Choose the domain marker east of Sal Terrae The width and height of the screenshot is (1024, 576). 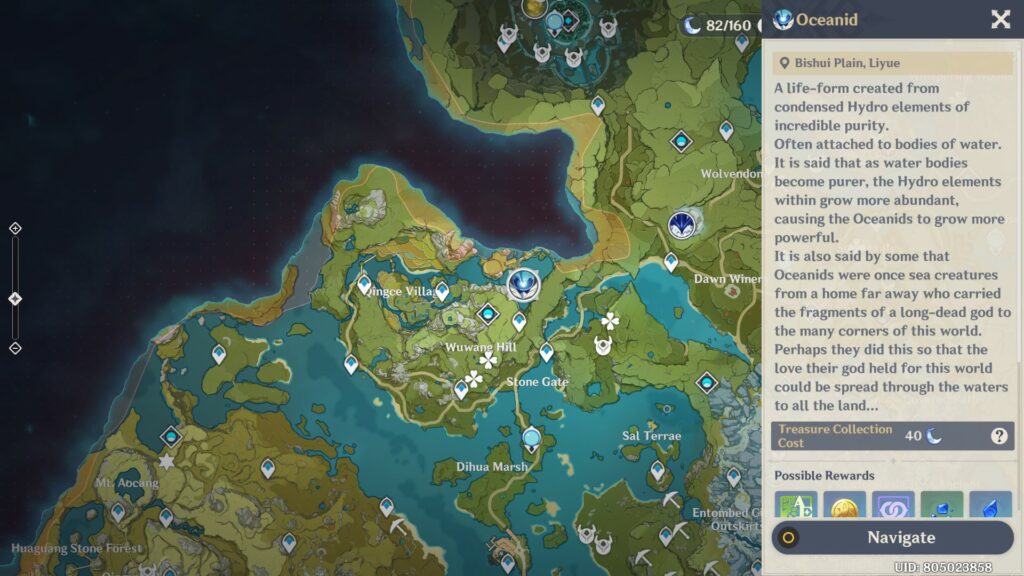point(707,382)
